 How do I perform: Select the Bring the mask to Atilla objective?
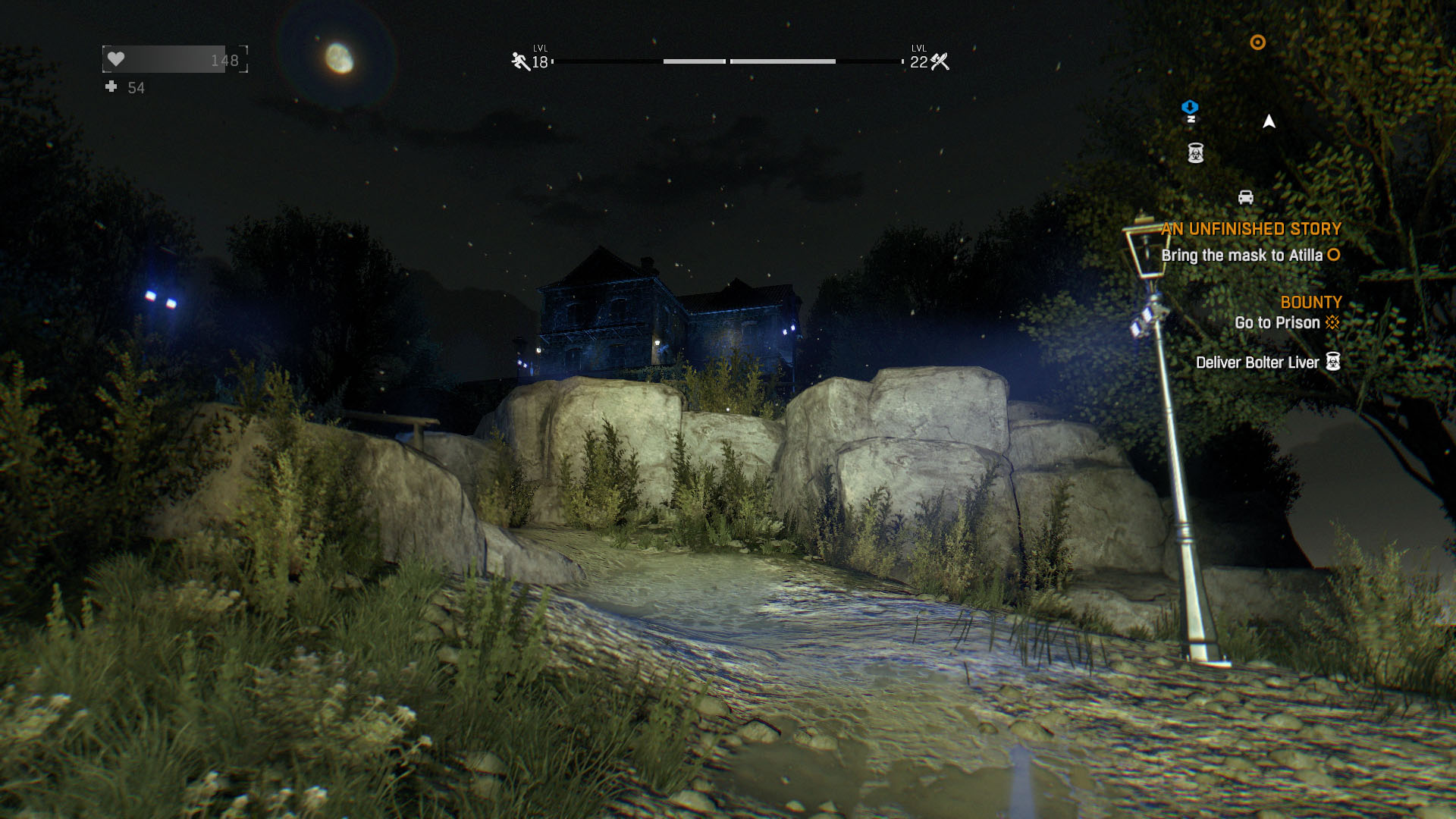tap(1242, 256)
